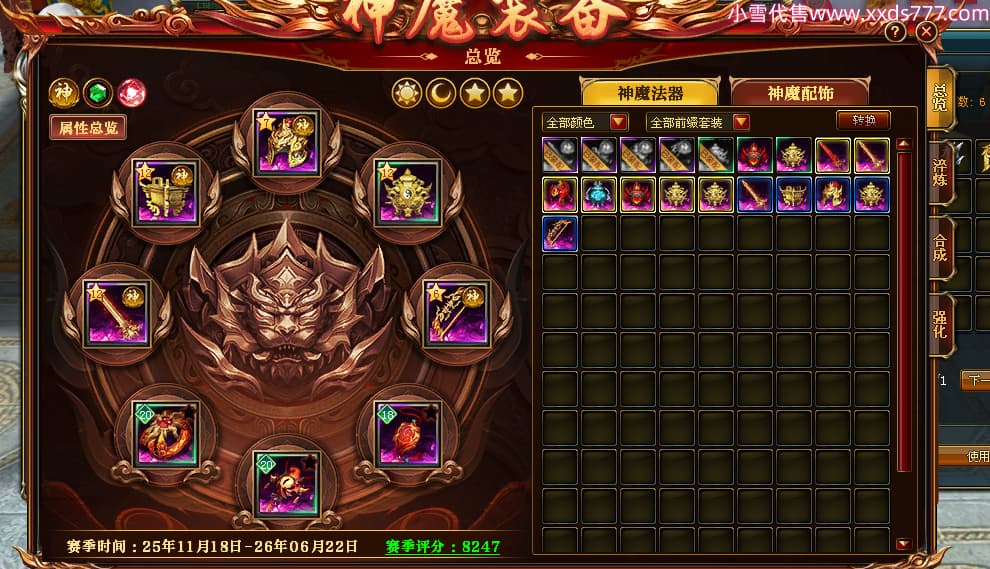Switch to the 神魔配饰 tab
Image resolution: width=990 pixels, height=569 pixels.
click(800, 93)
